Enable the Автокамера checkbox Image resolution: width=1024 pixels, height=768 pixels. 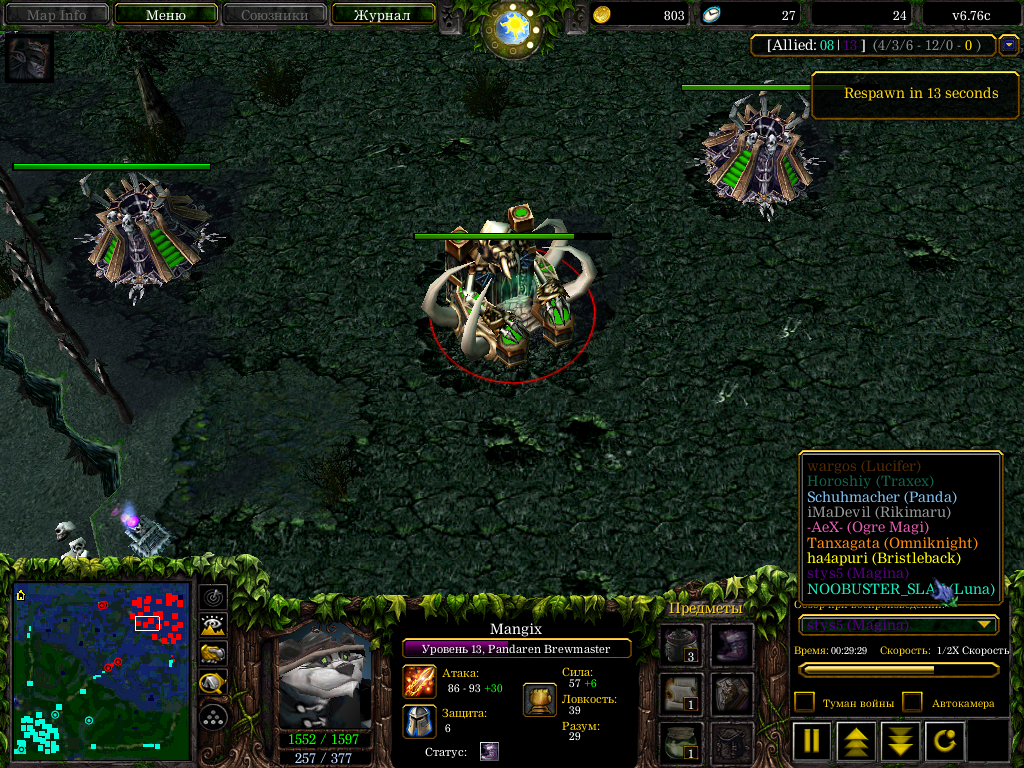(x=912, y=702)
